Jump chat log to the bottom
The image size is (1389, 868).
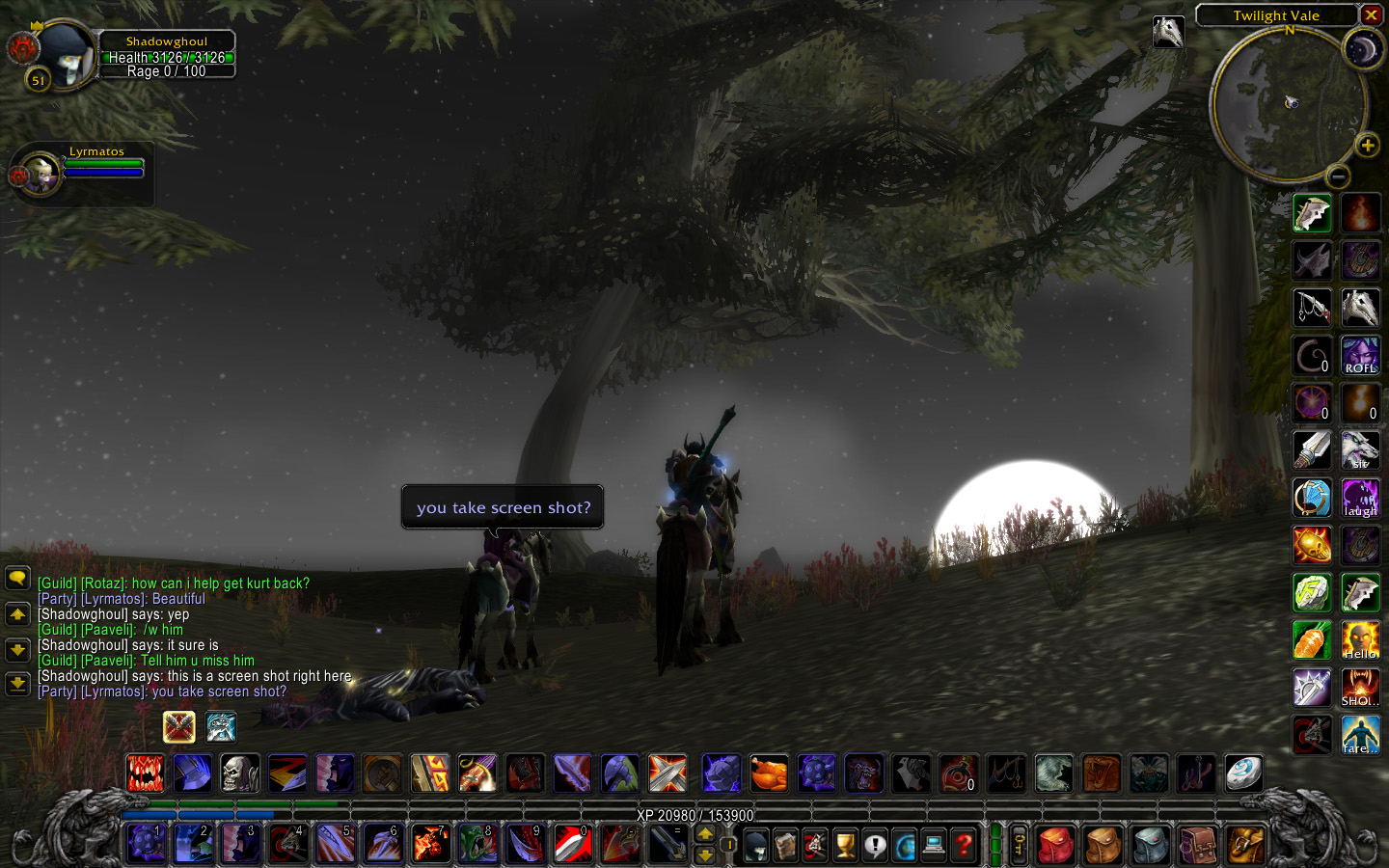[17, 684]
